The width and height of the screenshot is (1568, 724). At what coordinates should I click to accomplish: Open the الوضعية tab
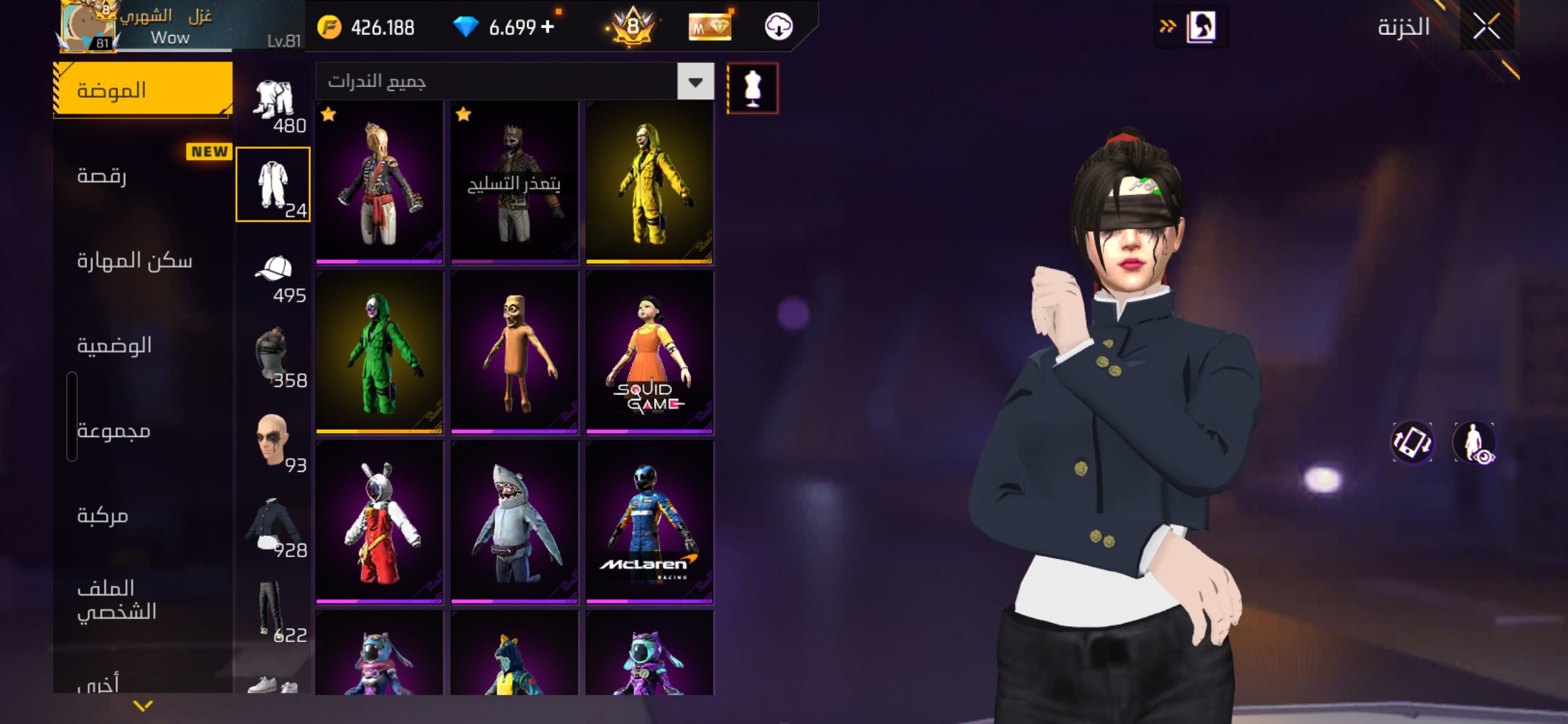click(x=114, y=345)
